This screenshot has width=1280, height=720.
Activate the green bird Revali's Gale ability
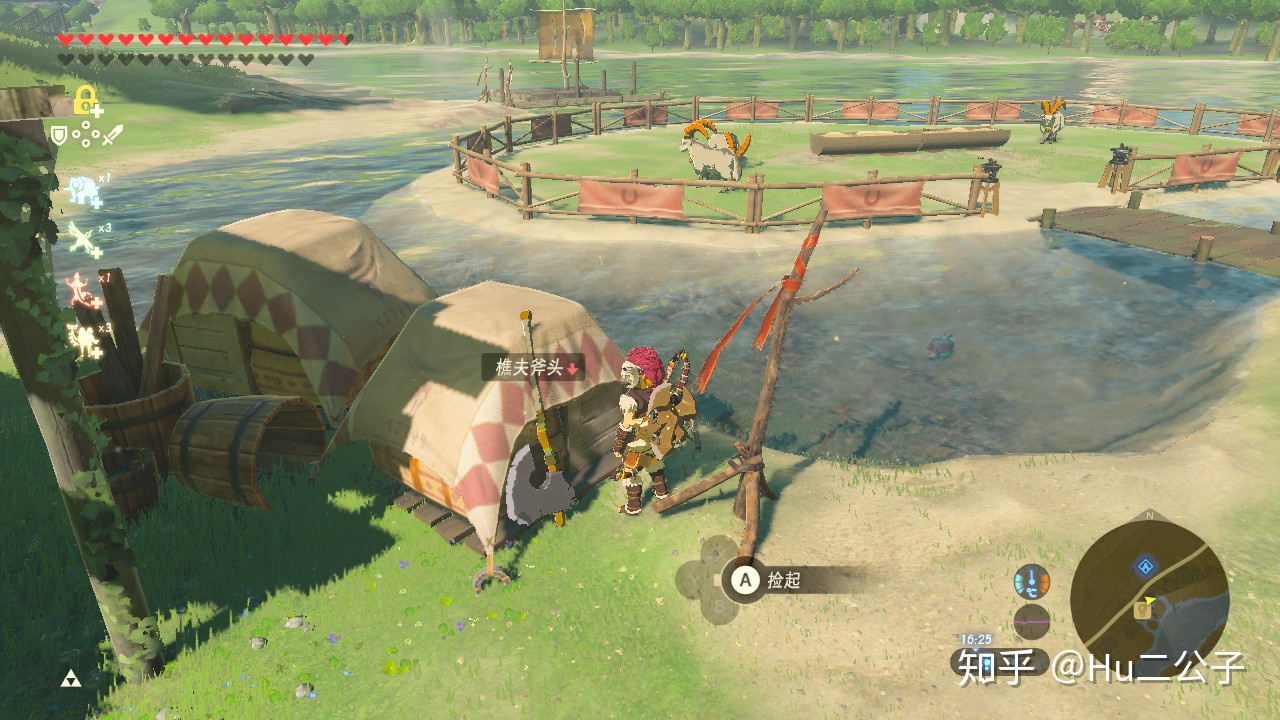pyautogui.click(x=81, y=239)
